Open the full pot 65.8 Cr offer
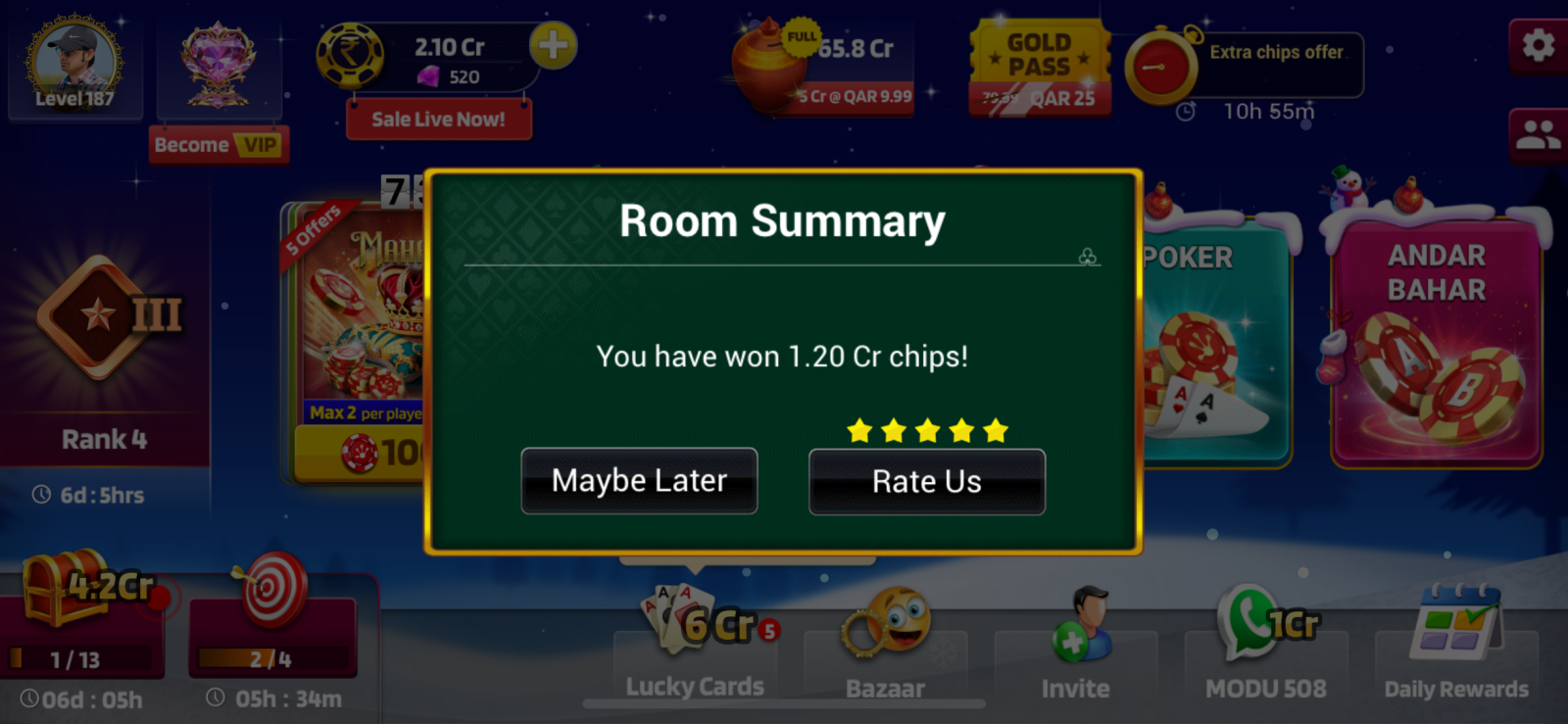Image resolution: width=1568 pixels, height=724 pixels. [823, 69]
